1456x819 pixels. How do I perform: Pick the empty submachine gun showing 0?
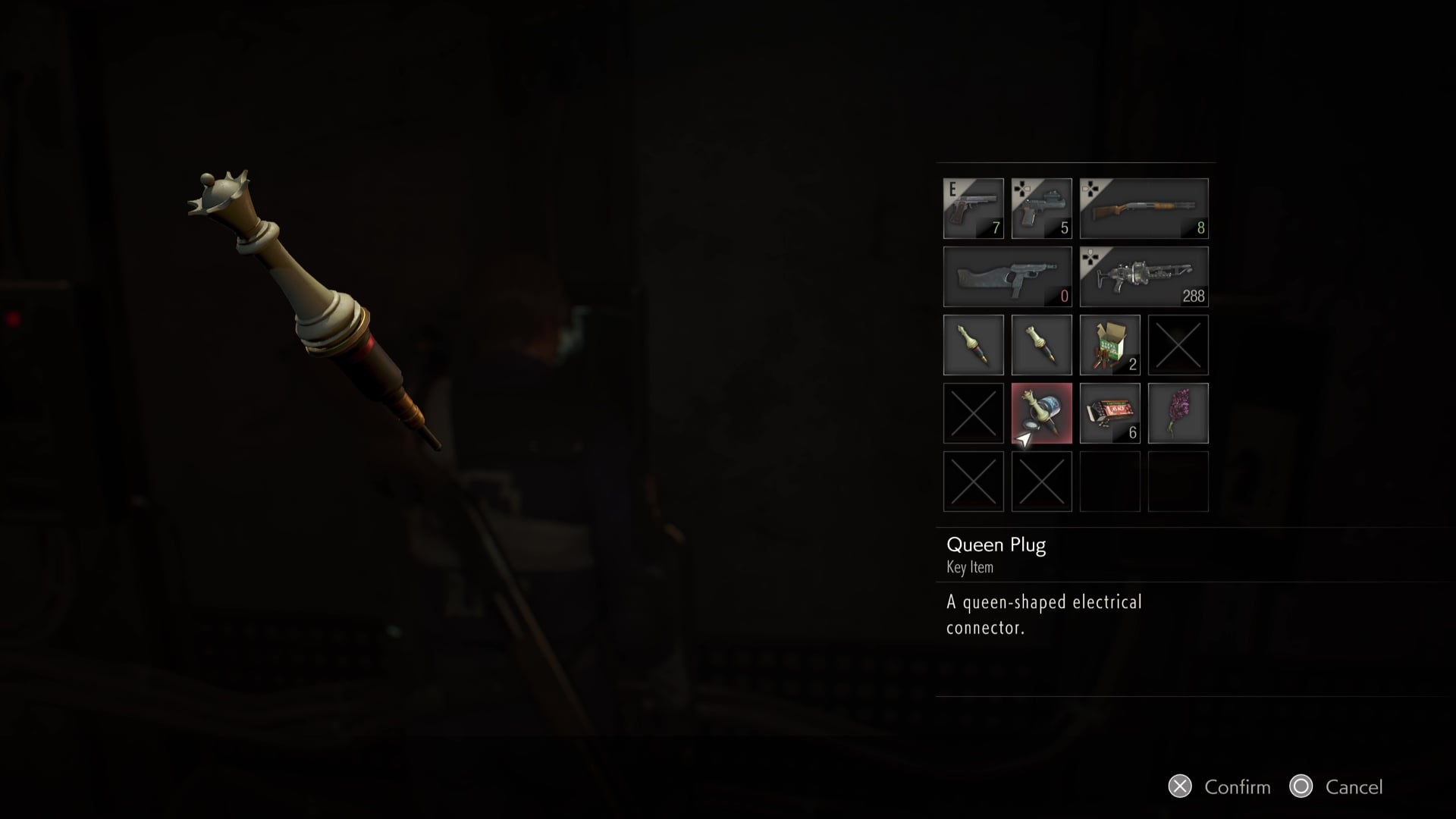coord(1007,277)
